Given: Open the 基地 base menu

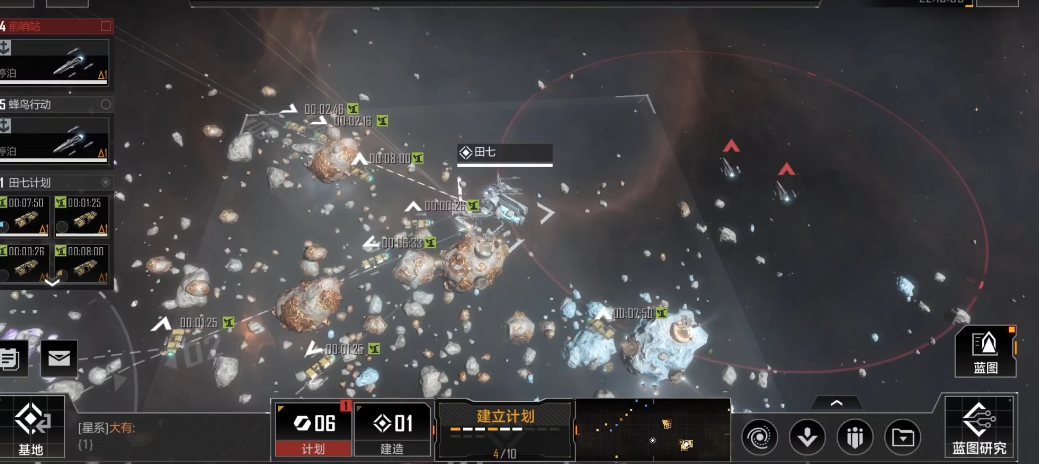Looking at the screenshot, I should tap(31, 428).
